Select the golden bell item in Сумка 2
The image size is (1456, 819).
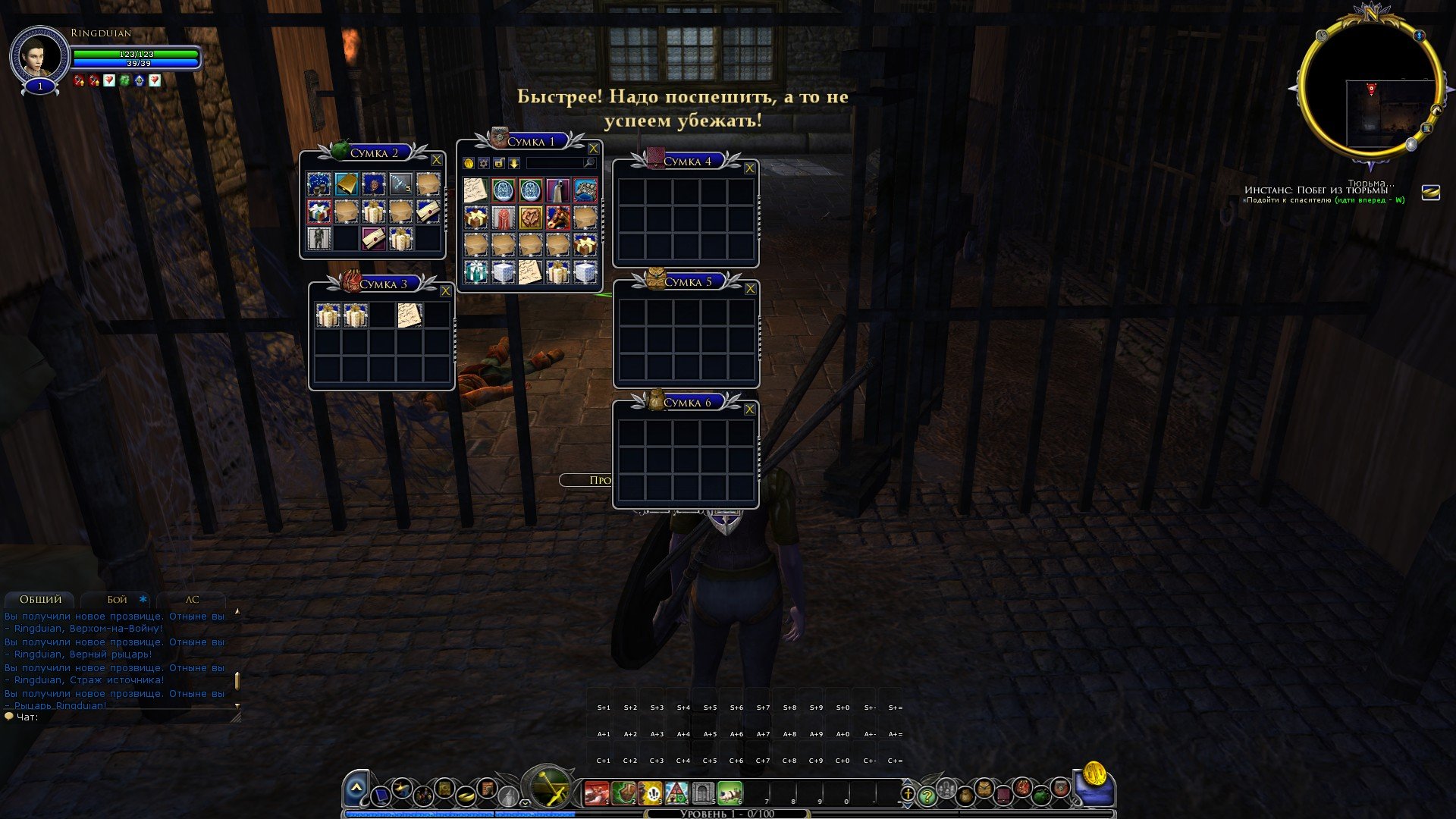pyautogui.click(x=347, y=184)
